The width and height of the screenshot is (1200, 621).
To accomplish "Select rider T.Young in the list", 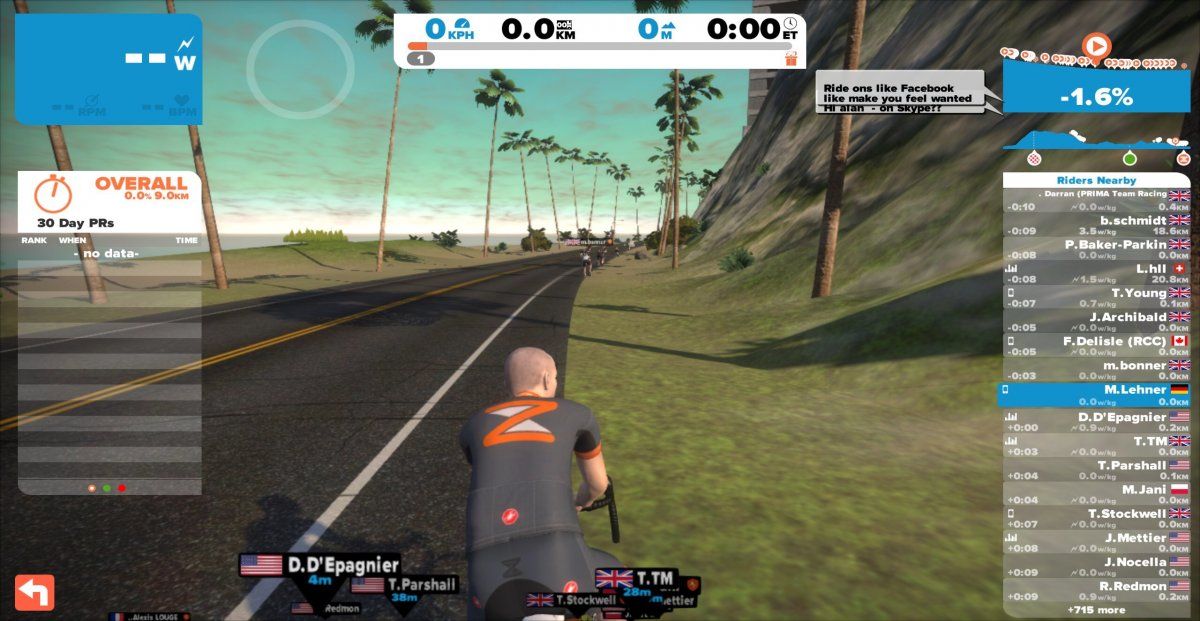I will tap(1097, 298).
